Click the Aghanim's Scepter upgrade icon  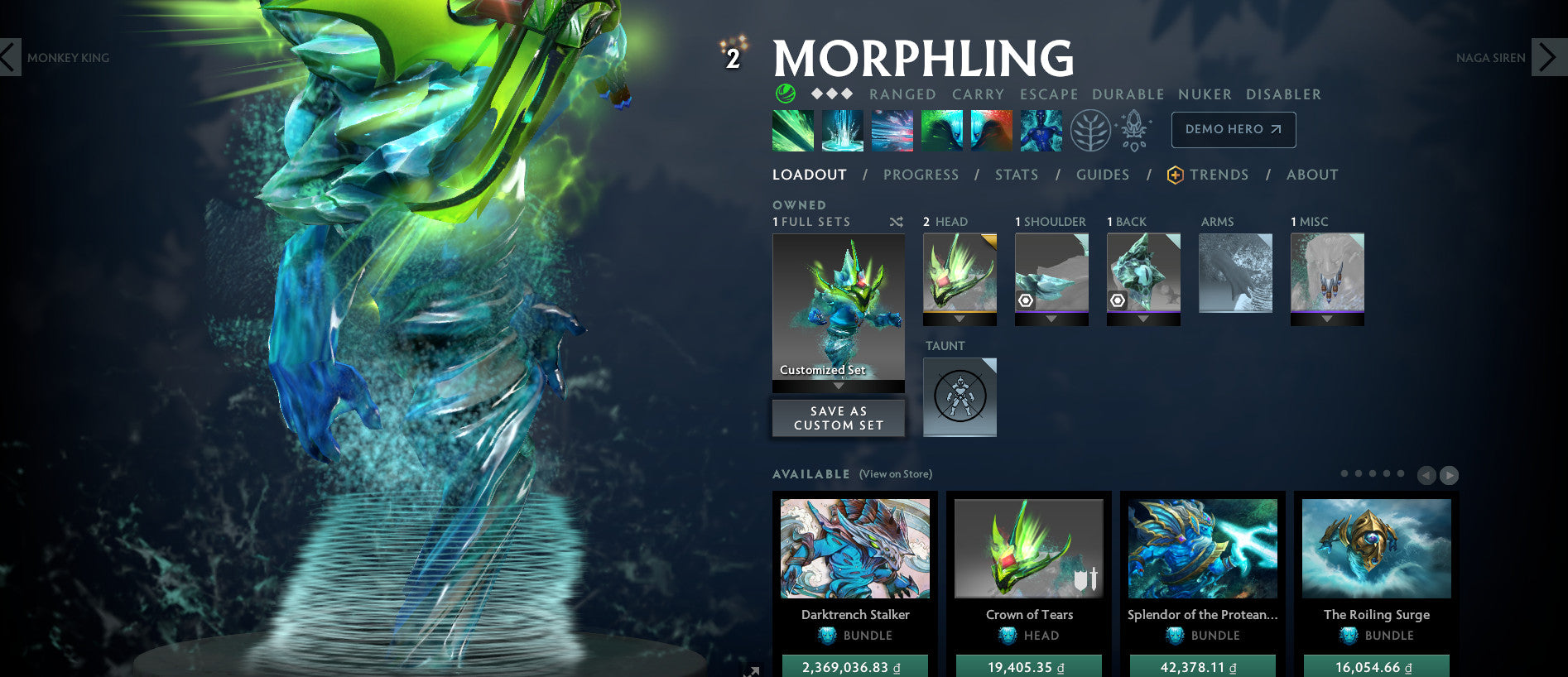1136,130
